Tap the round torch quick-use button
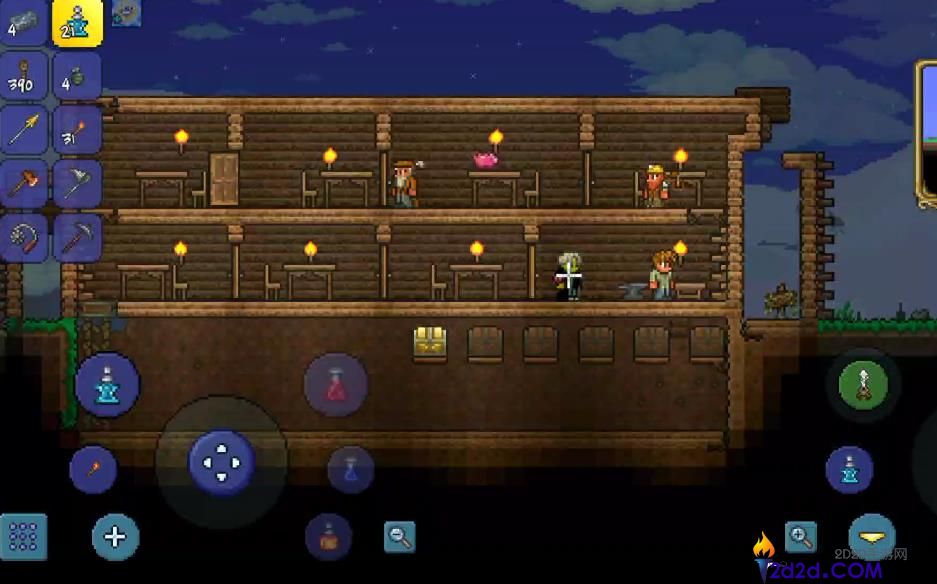This screenshot has width=937, height=584. [x=93, y=469]
